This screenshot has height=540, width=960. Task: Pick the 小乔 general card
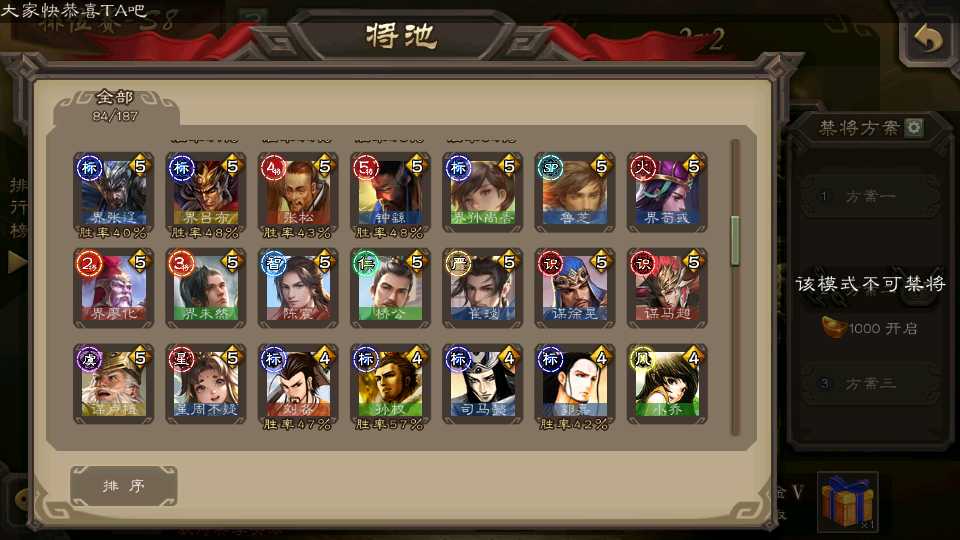pyautogui.click(x=665, y=383)
